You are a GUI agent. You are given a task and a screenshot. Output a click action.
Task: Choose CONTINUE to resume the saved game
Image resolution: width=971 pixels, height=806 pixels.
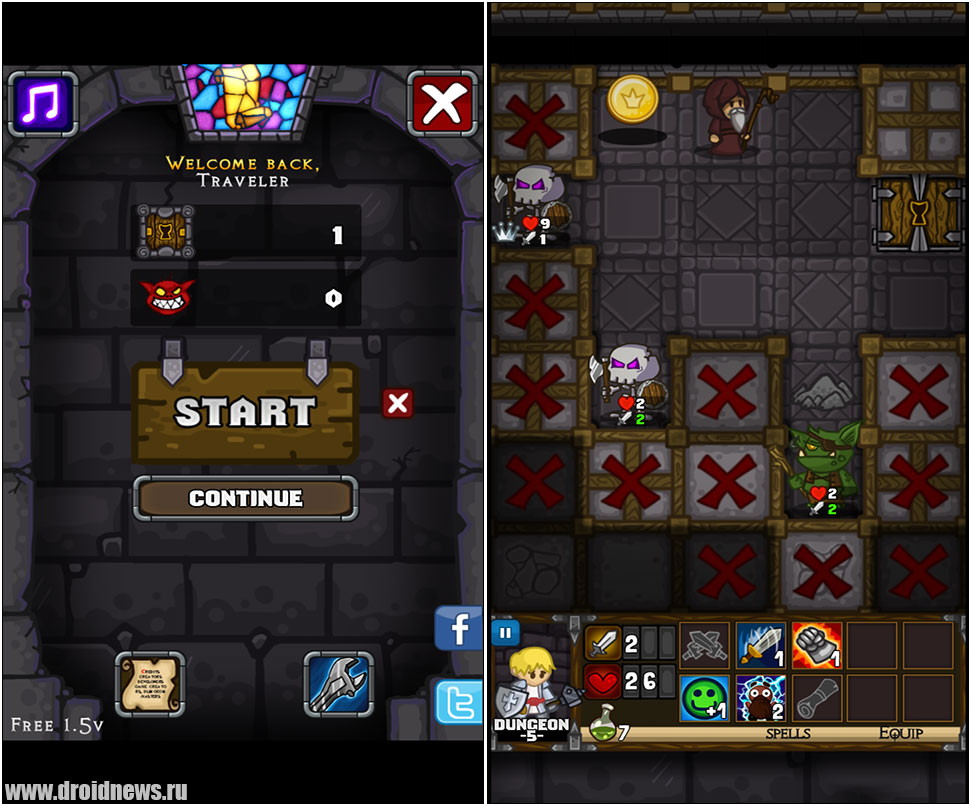pos(245,498)
